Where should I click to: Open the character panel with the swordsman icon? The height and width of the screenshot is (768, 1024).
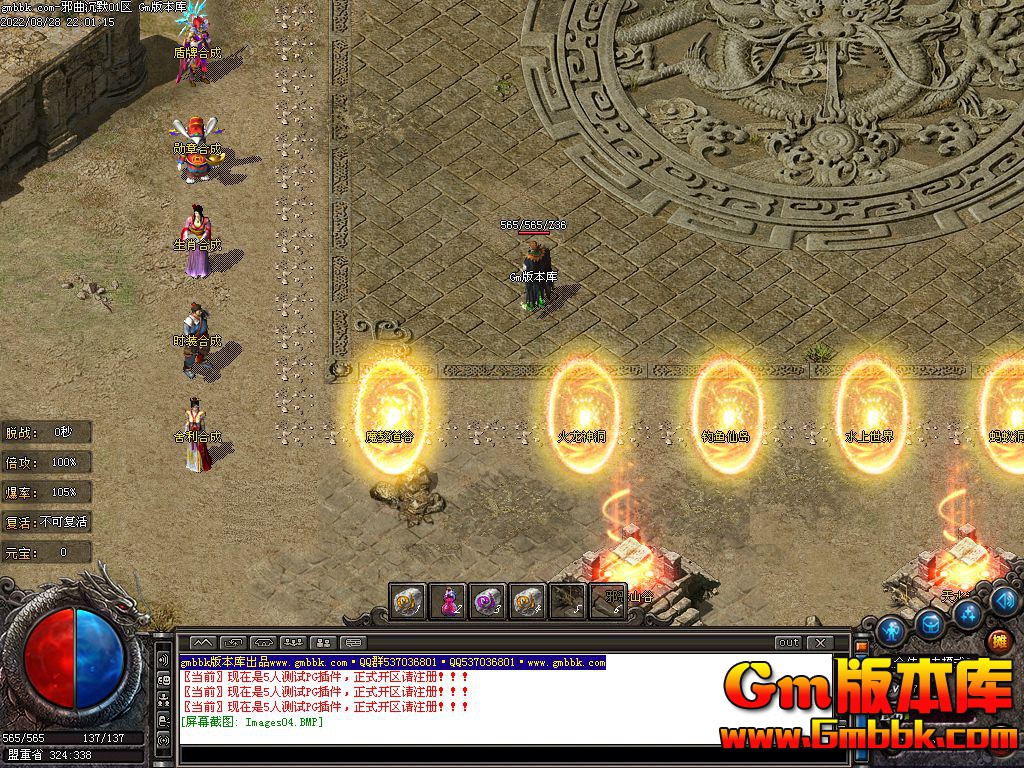(x=892, y=630)
